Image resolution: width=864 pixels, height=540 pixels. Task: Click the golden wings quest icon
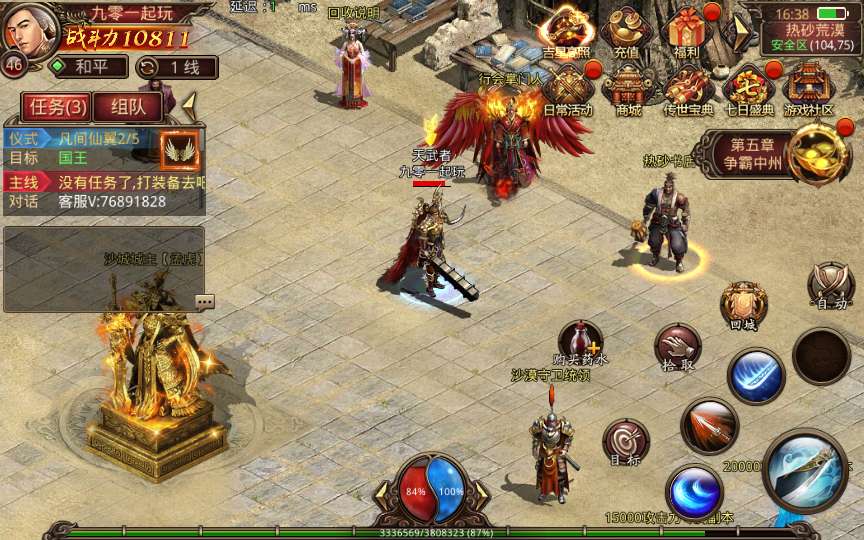(180, 150)
